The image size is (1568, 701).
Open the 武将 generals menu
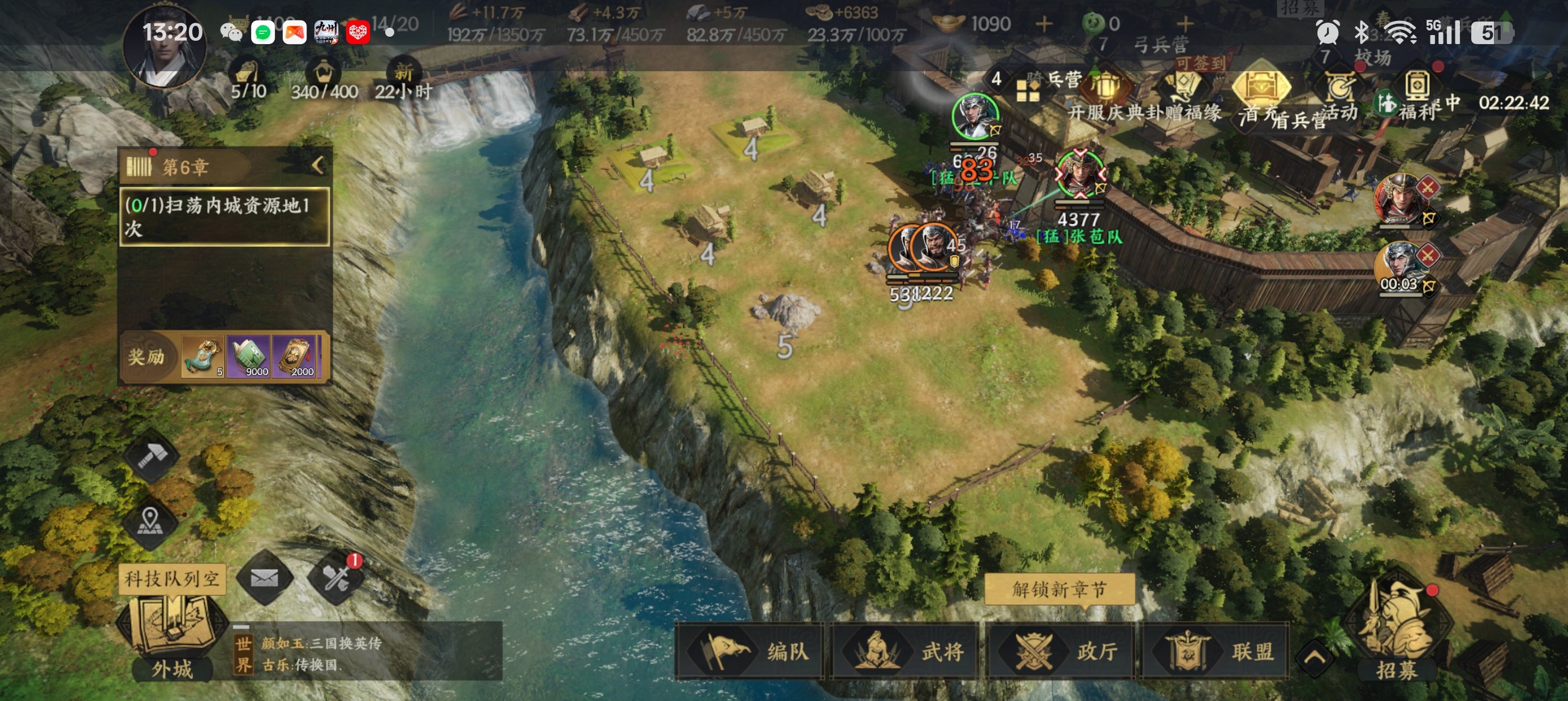click(905, 651)
